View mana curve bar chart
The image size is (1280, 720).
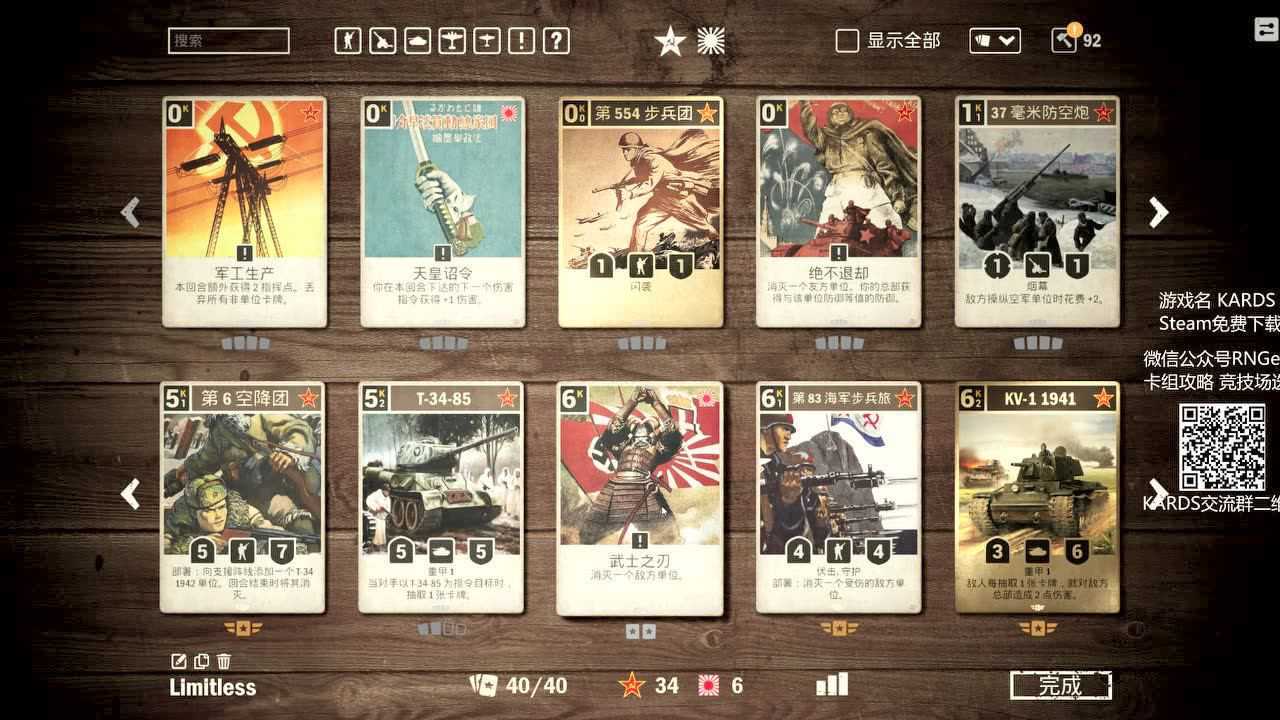pyautogui.click(x=831, y=685)
